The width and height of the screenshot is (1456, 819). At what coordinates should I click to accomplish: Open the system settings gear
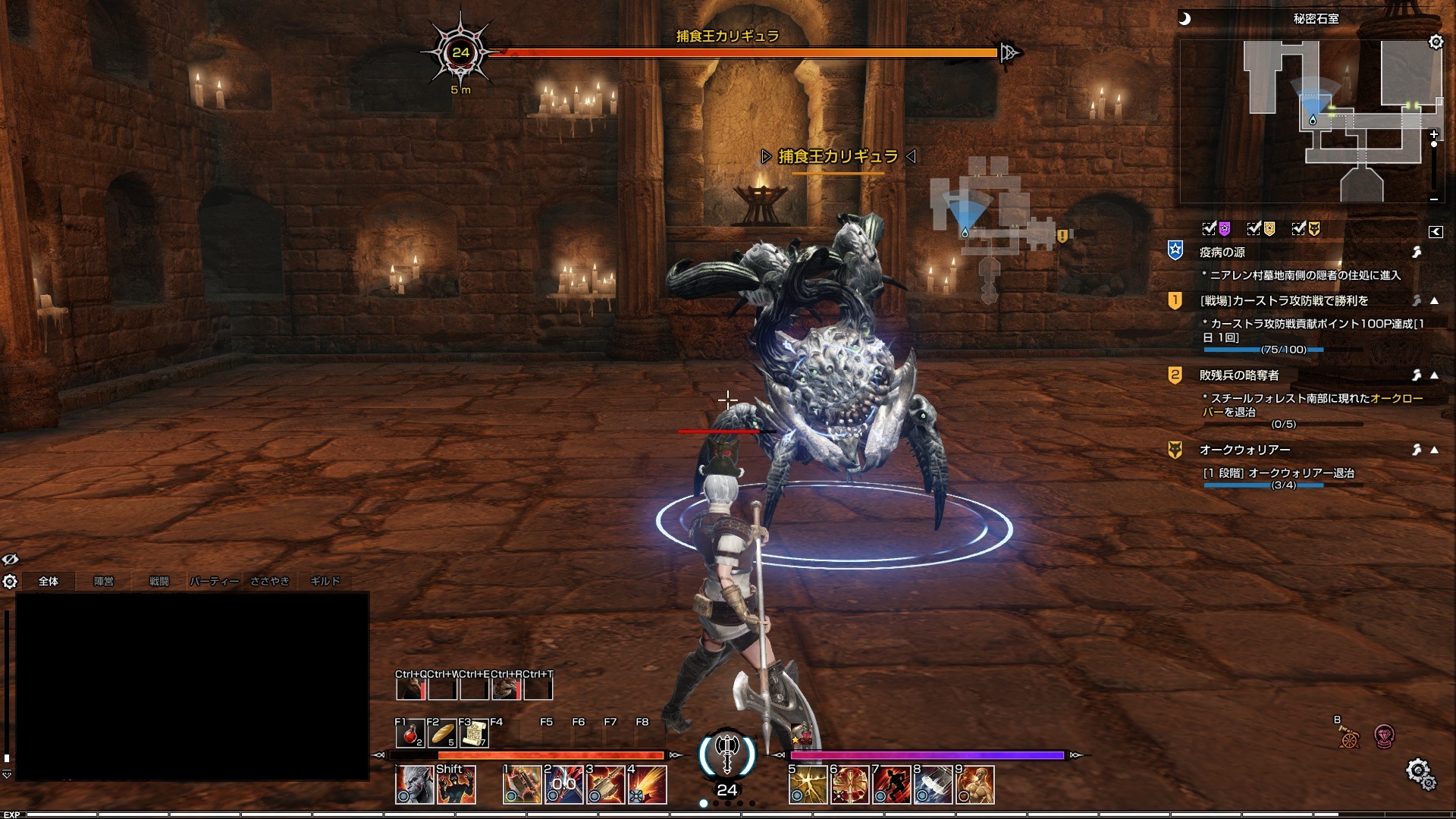pos(1419,773)
